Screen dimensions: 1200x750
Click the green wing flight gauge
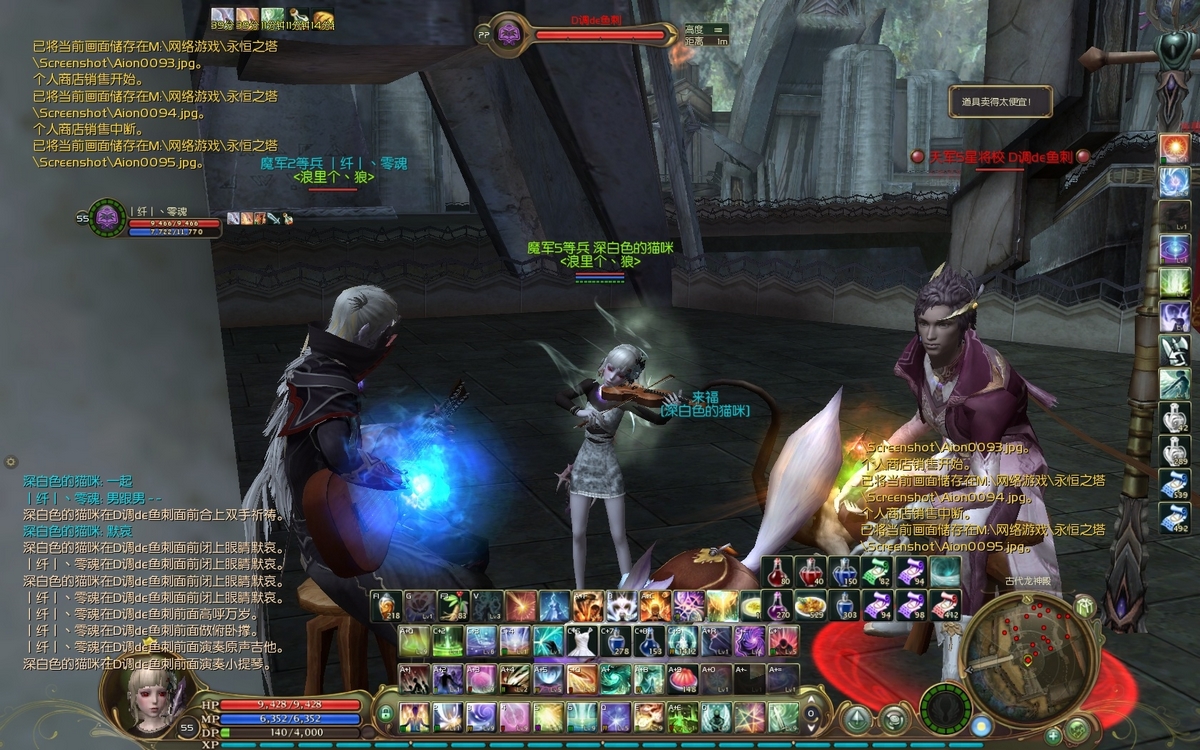pyautogui.click(x=945, y=708)
